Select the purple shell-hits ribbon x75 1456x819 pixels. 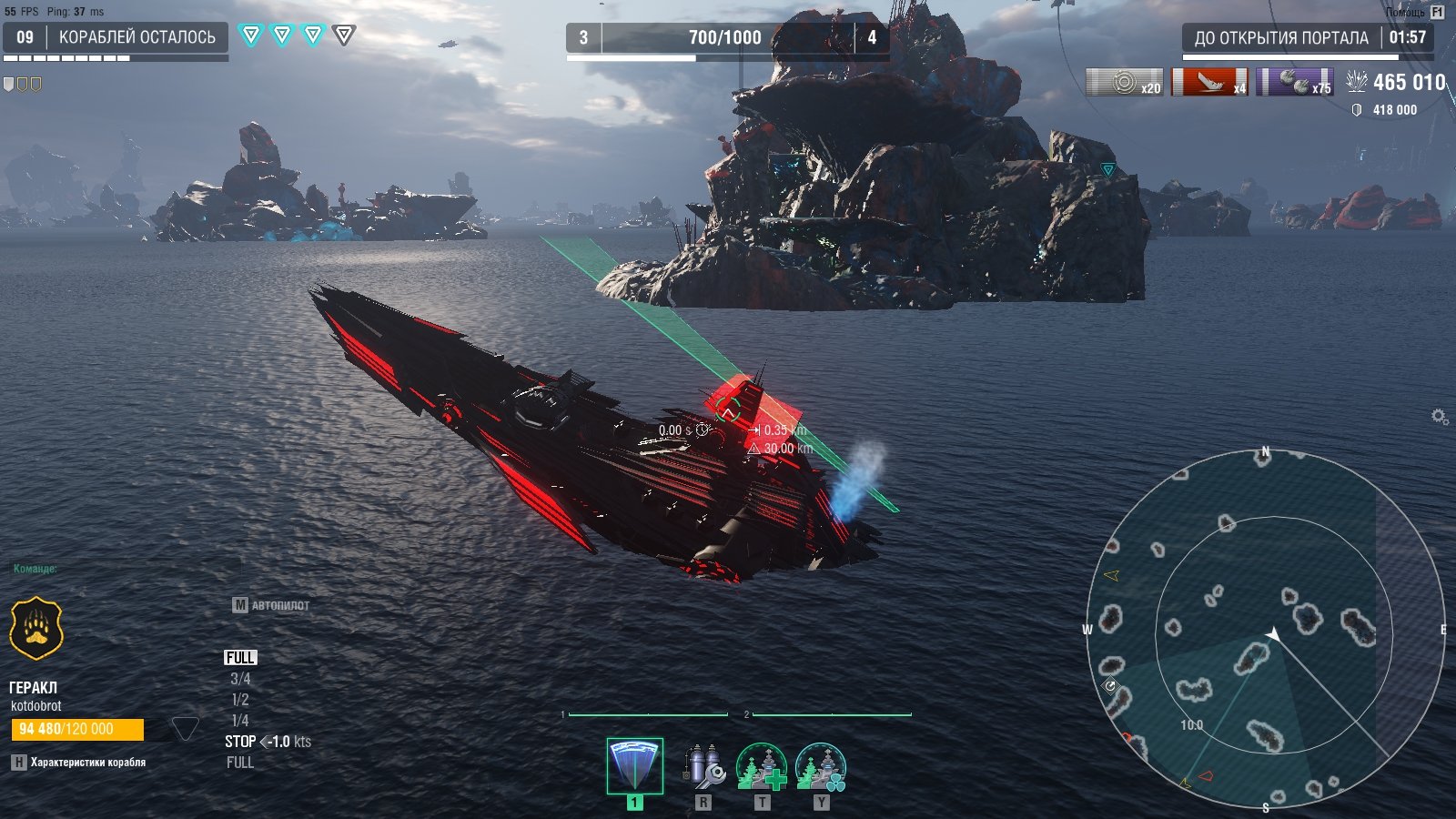pos(1295,83)
